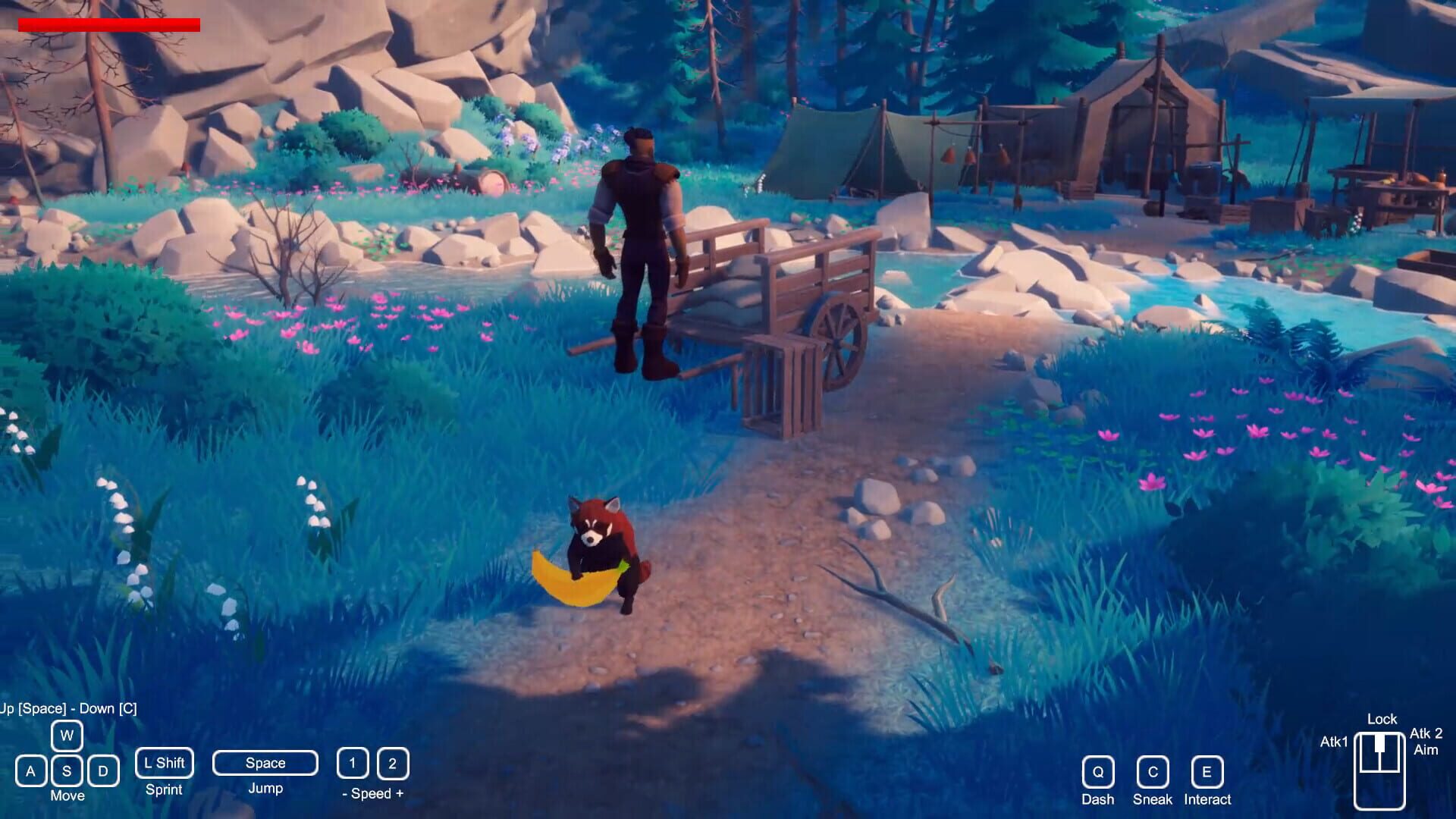1456x819 pixels.
Task: Click the red health bar at top left
Action: [108, 23]
